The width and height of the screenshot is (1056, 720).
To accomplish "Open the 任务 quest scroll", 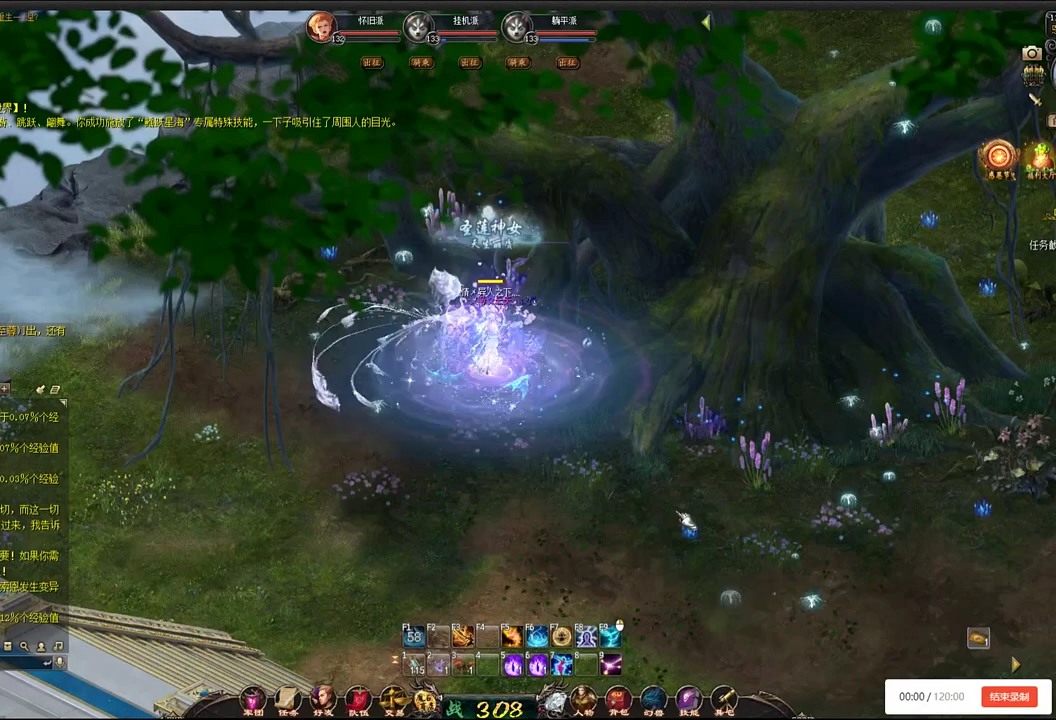I will [288, 699].
